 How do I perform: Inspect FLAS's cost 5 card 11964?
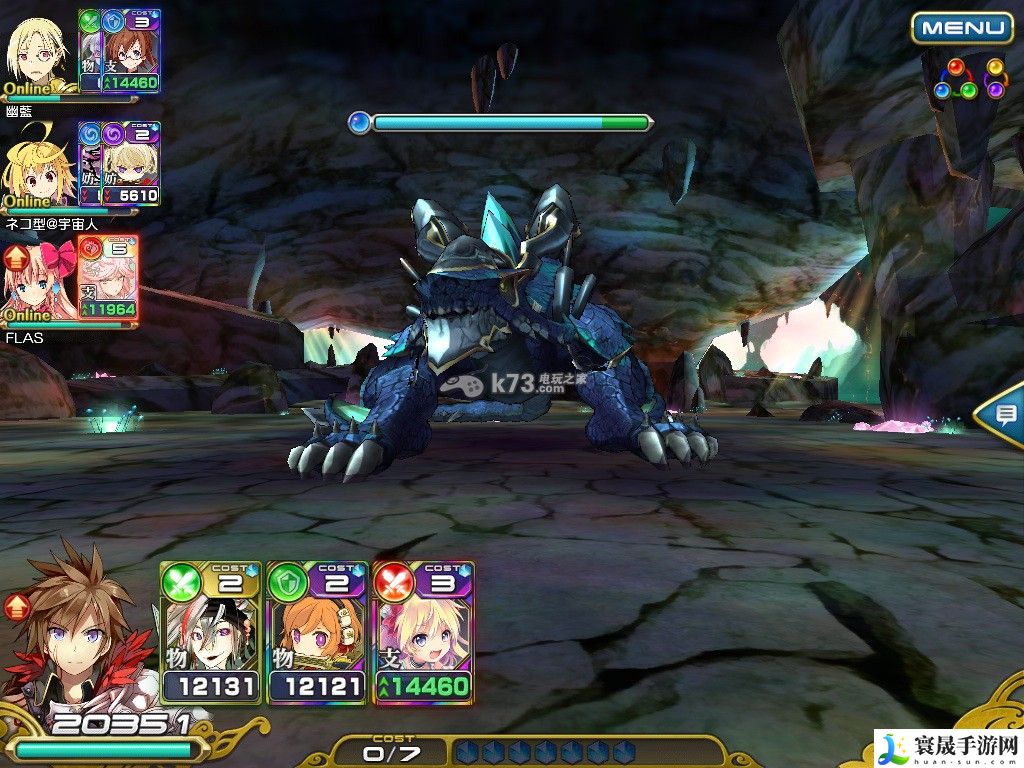click(x=108, y=279)
